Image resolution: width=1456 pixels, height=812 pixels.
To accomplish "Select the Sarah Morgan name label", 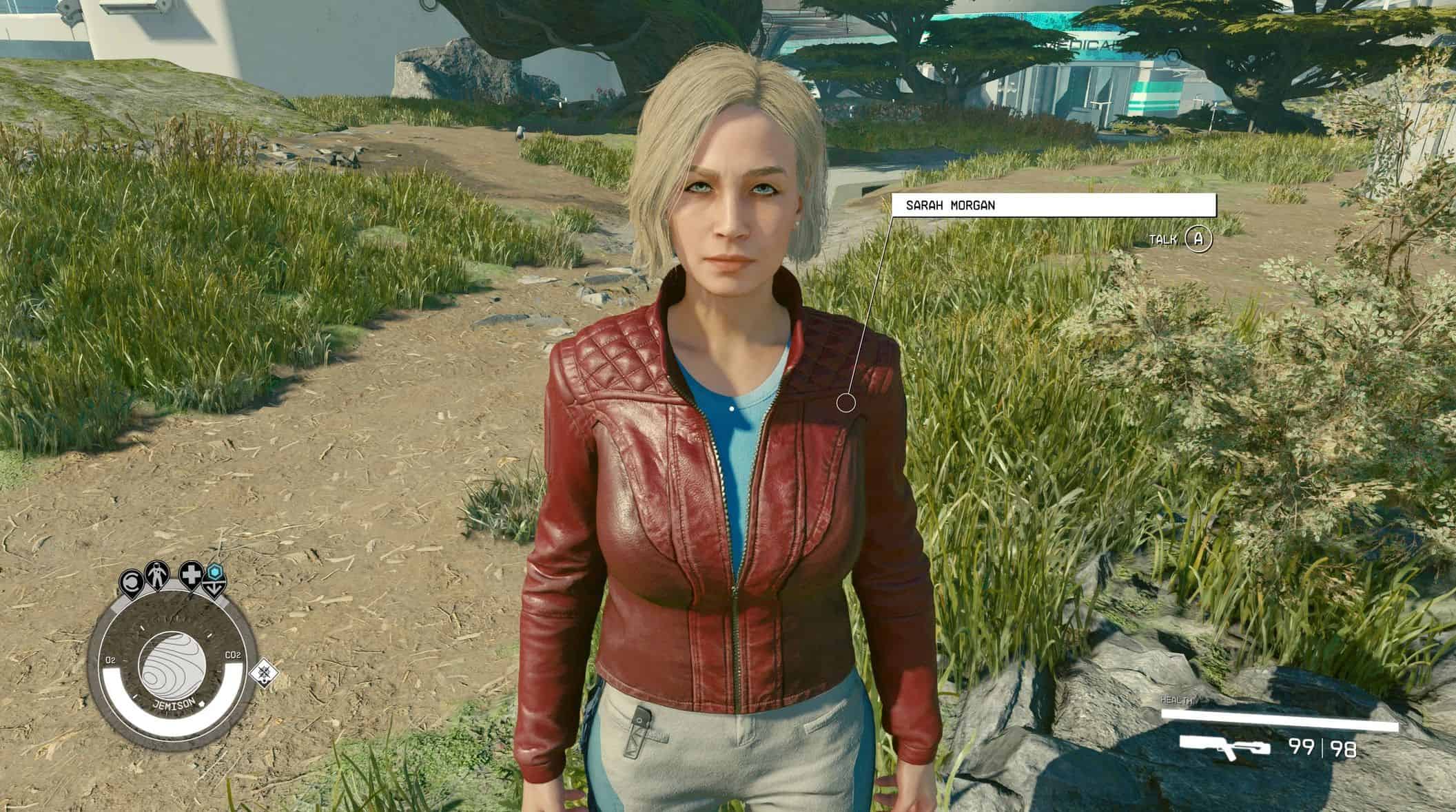I will [x=1054, y=205].
